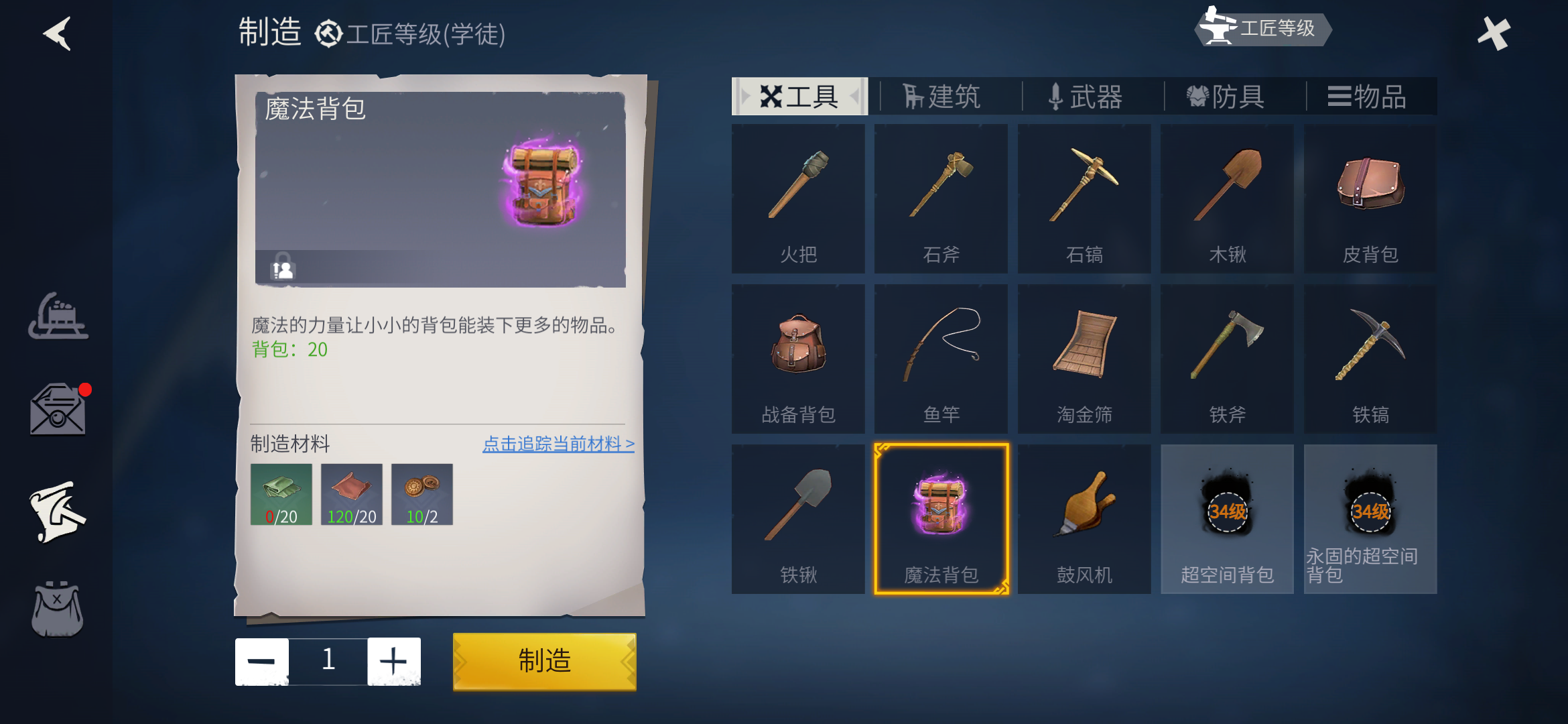Select the 火把 torch recipe
The image size is (1568, 724).
point(799,198)
